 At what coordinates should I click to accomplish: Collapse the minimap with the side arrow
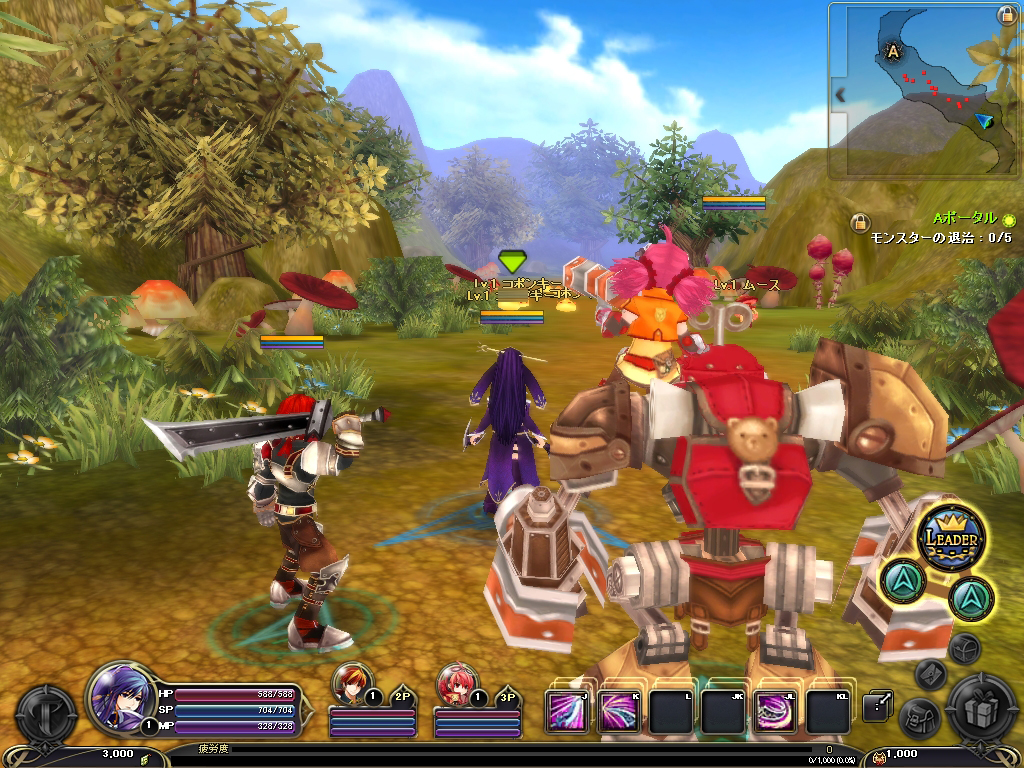pyautogui.click(x=841, y=95)
